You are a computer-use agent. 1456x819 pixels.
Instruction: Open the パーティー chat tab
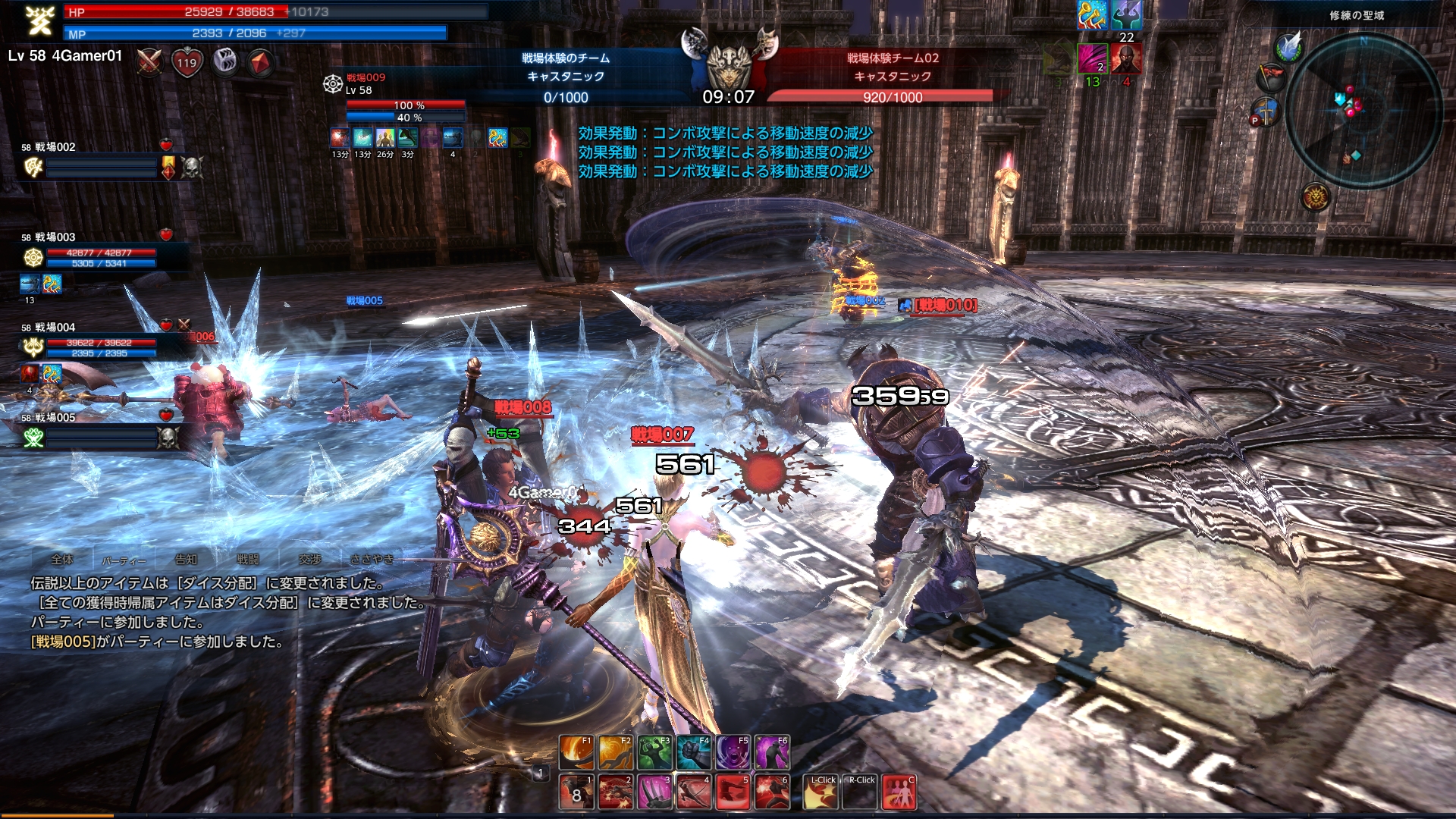(x=124, y=560)
